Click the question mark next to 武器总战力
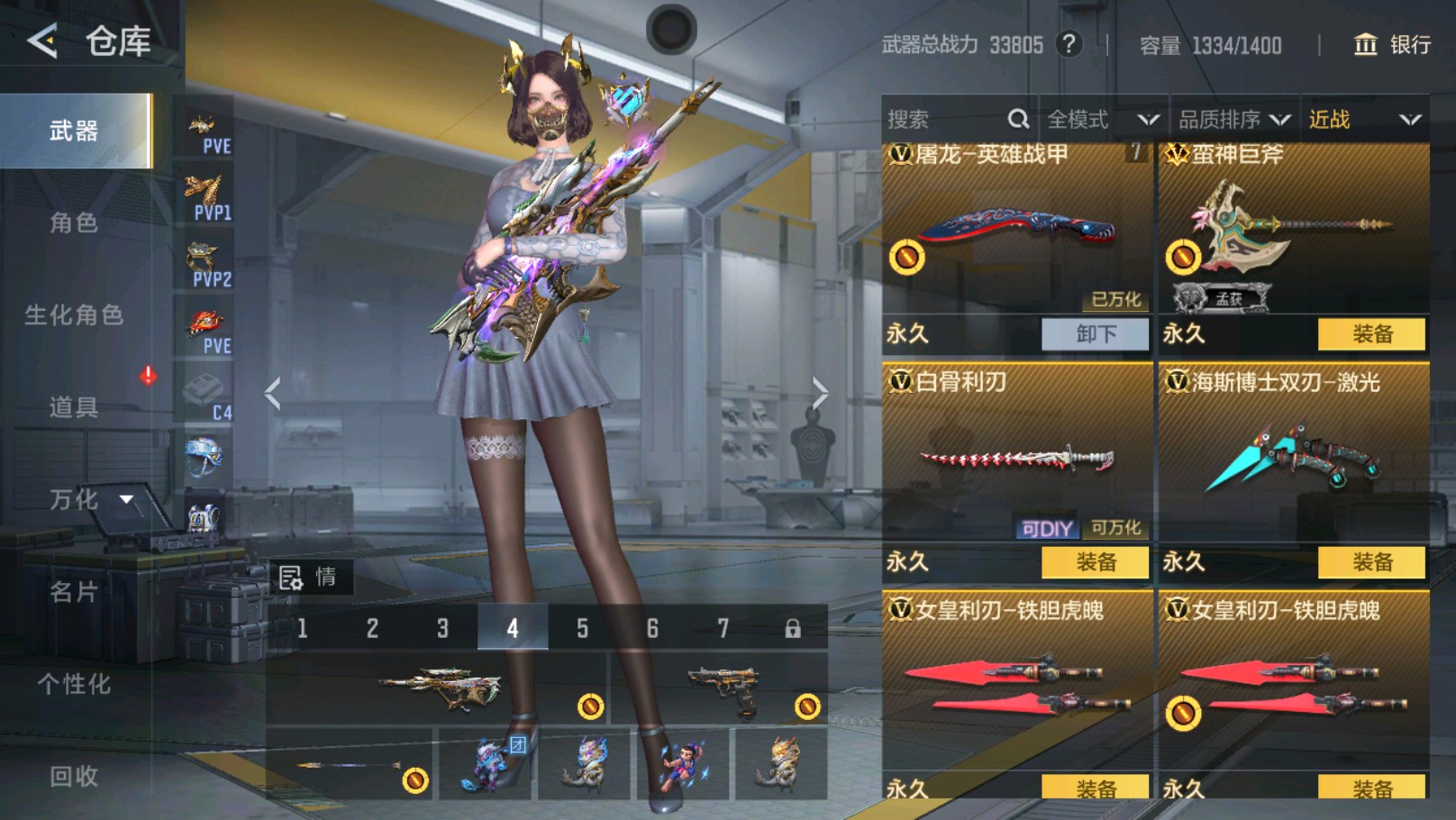Image resolution: width=1456 pixels, height=820 pixels. click(x=1070, y=45)
